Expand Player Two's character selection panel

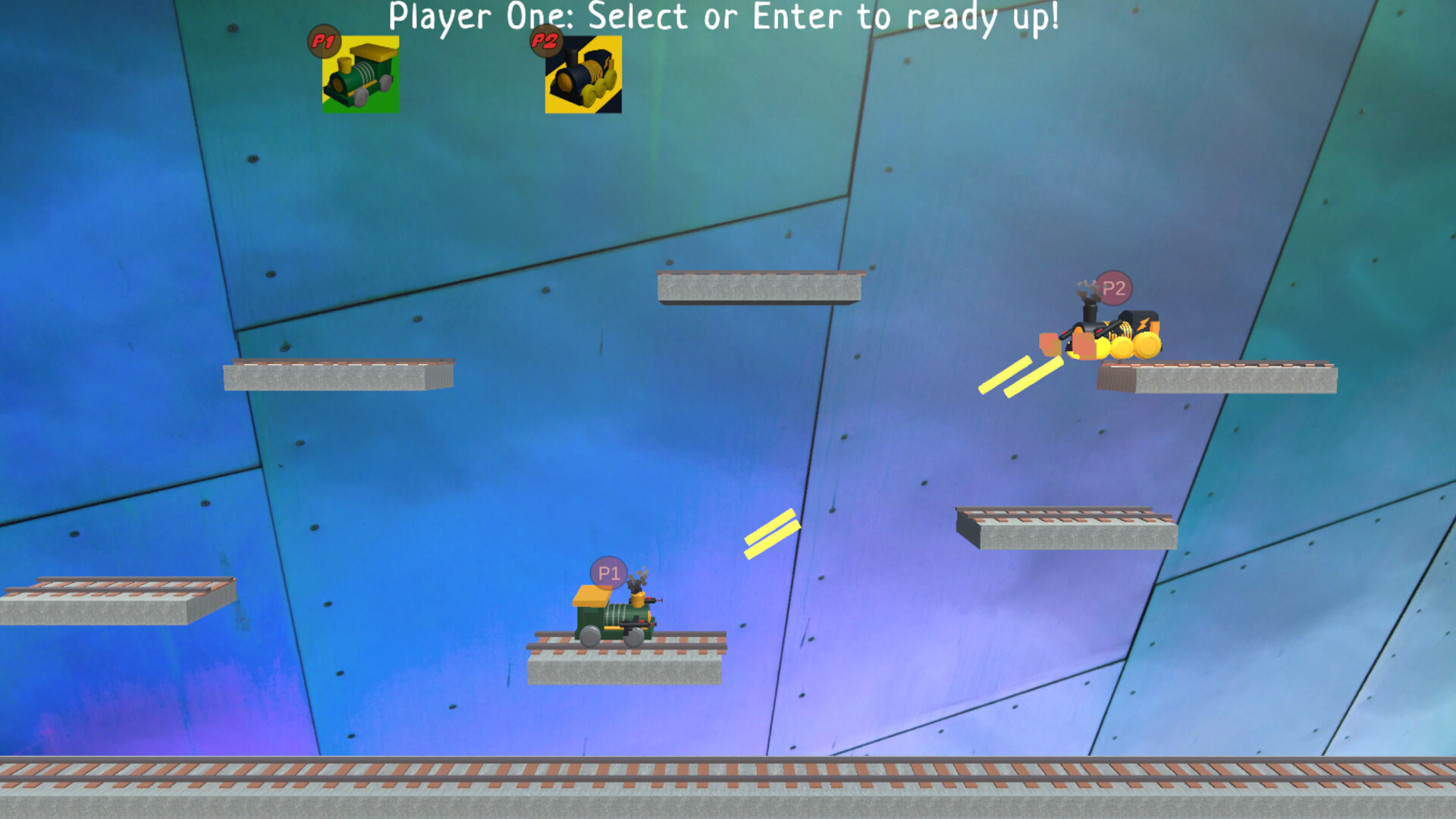point(582,76)
